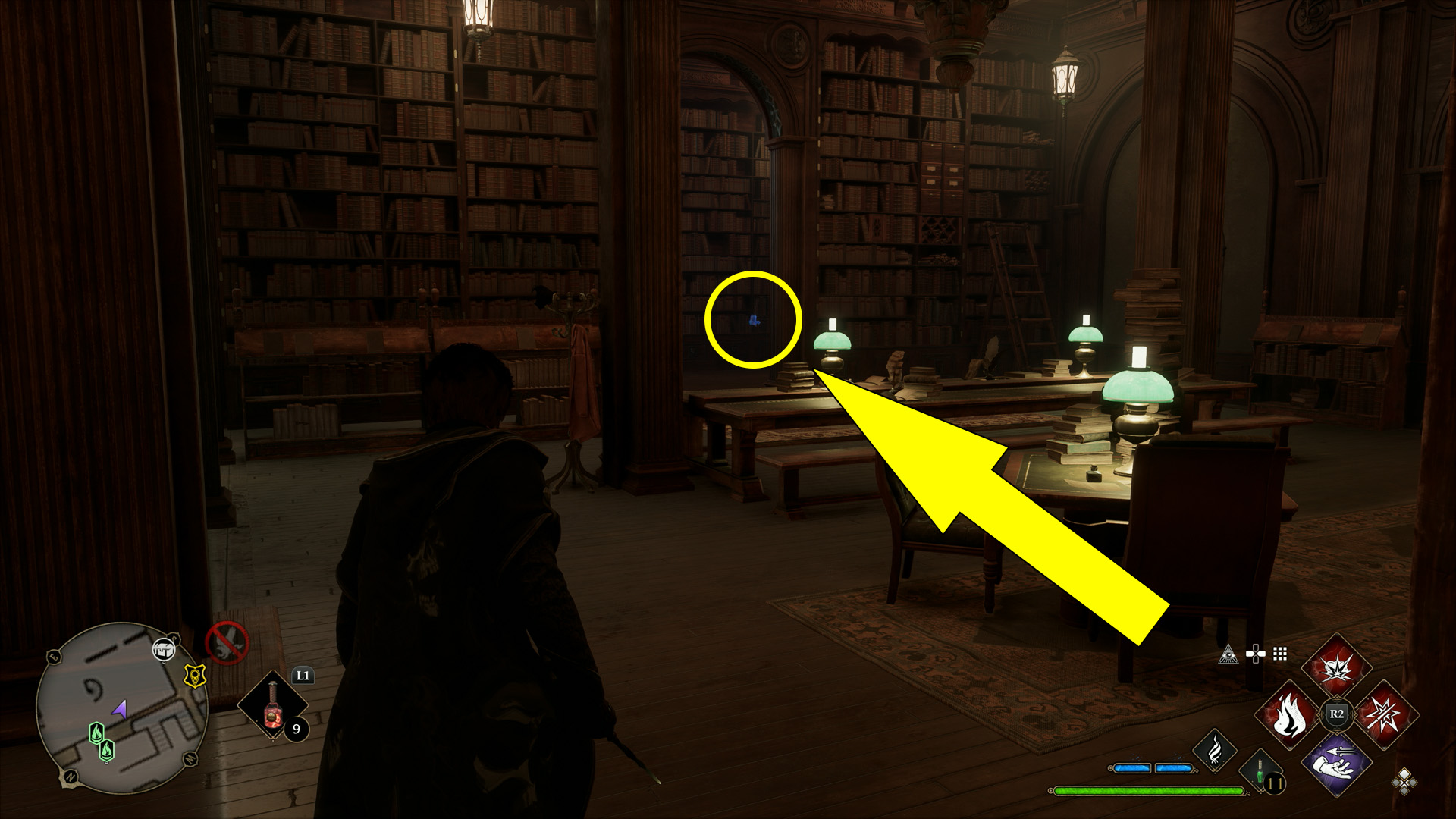Select the top explosion spell in the diamond
The height and width of the screenshot is (819, 1456).
1337,668
